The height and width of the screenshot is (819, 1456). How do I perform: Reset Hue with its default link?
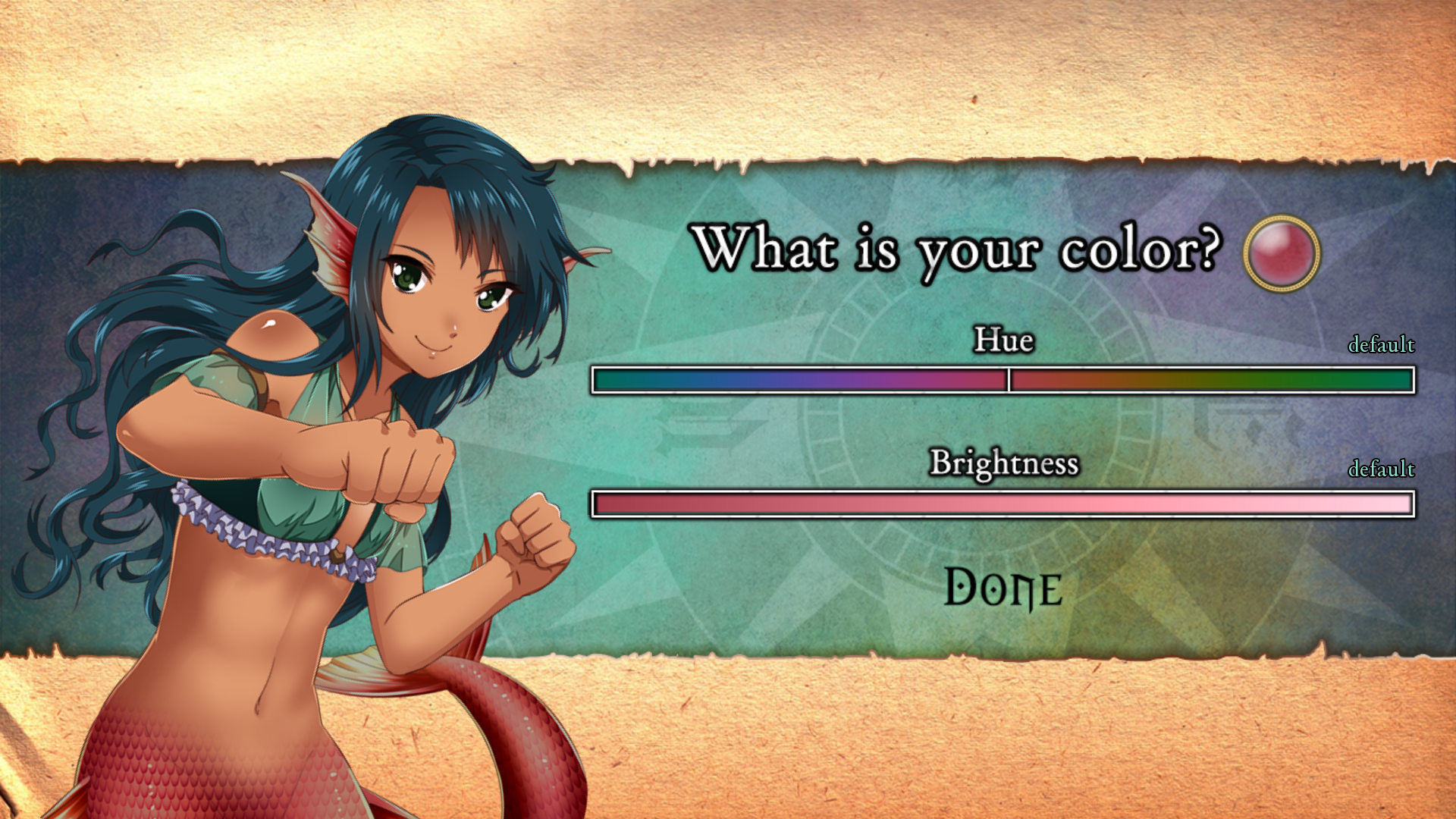(x=1381, y=345)
